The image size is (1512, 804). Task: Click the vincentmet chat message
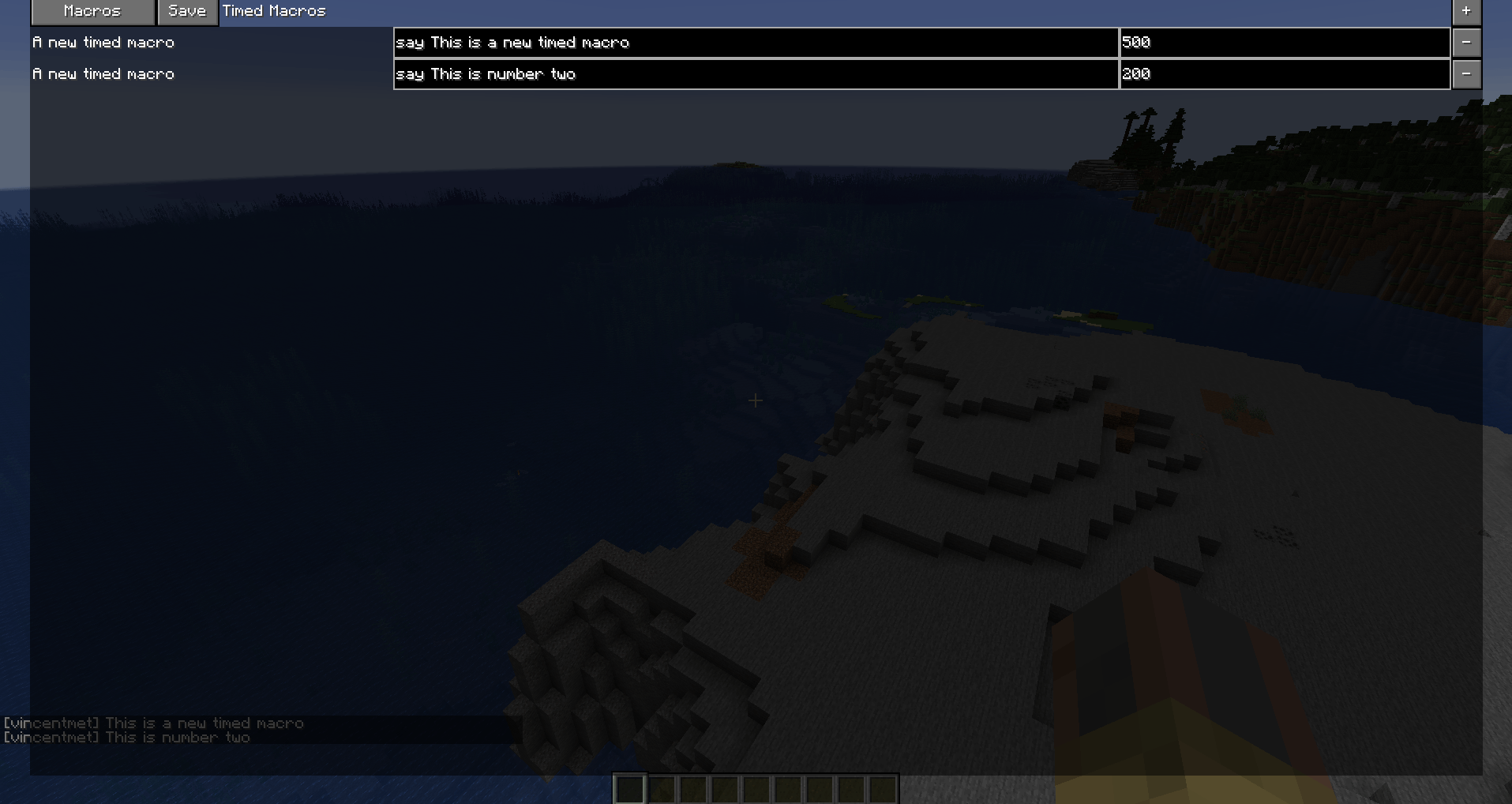[x=152, y=723]
